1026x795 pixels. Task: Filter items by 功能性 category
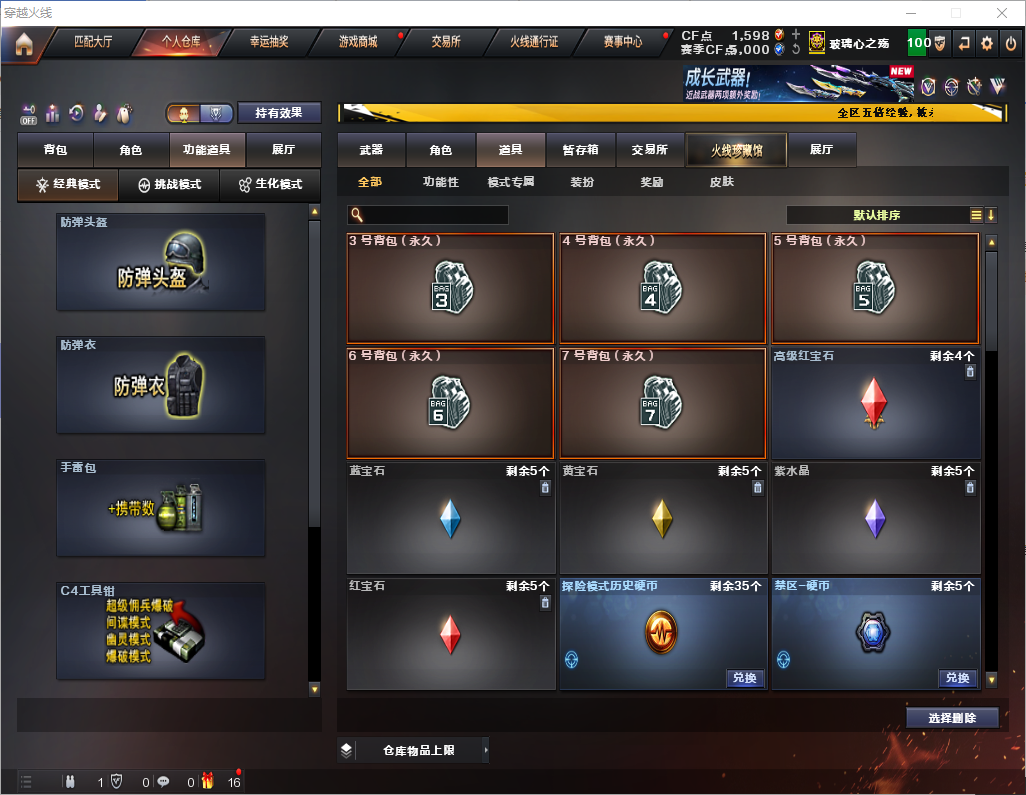click(x=440, y=183)
